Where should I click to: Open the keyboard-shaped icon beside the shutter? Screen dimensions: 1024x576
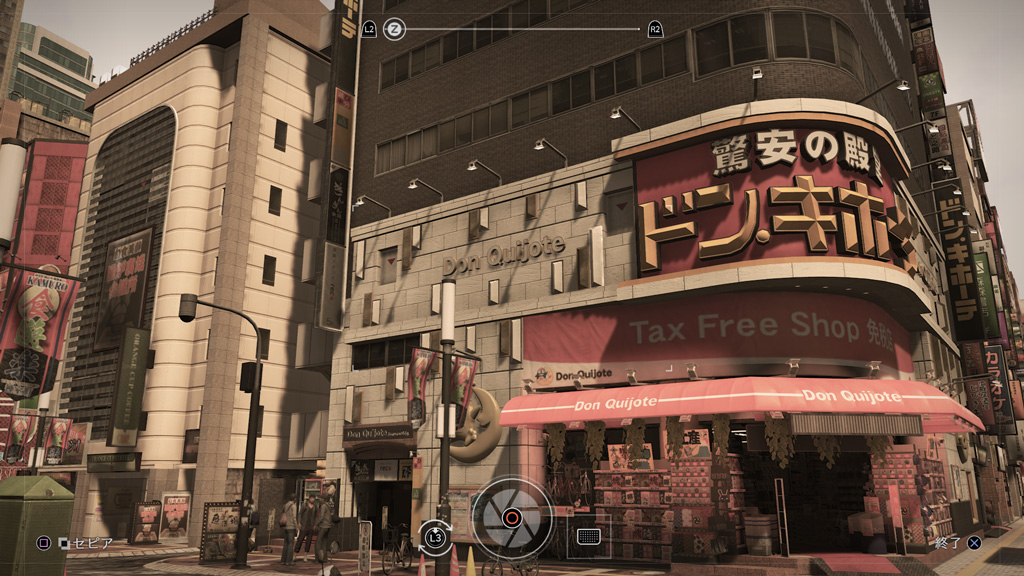tap(588, 536)
